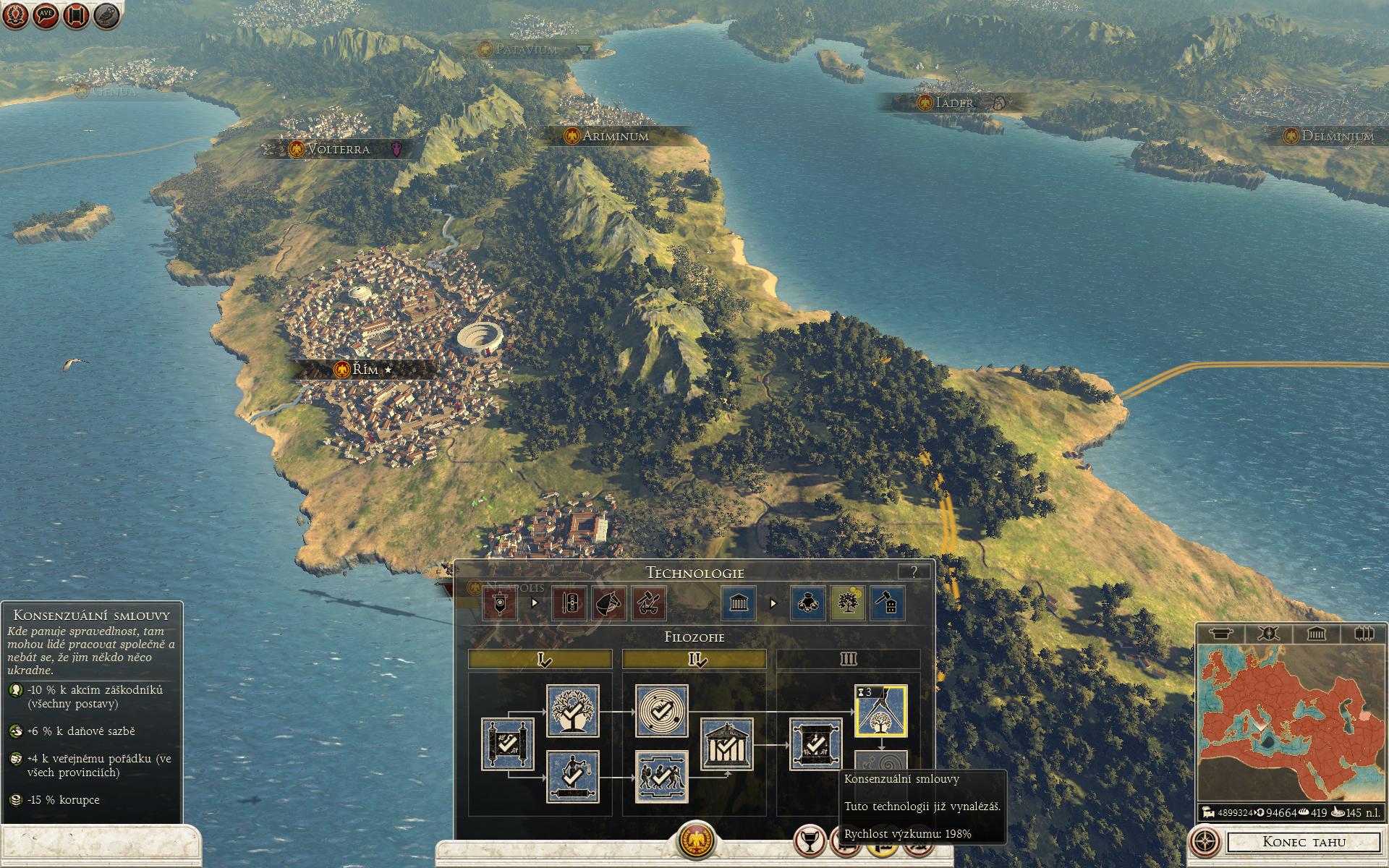Switch to the siege catapult technology branch
Screen dimensions: 1389x868
pyautogui.click(x=648, y=603)
